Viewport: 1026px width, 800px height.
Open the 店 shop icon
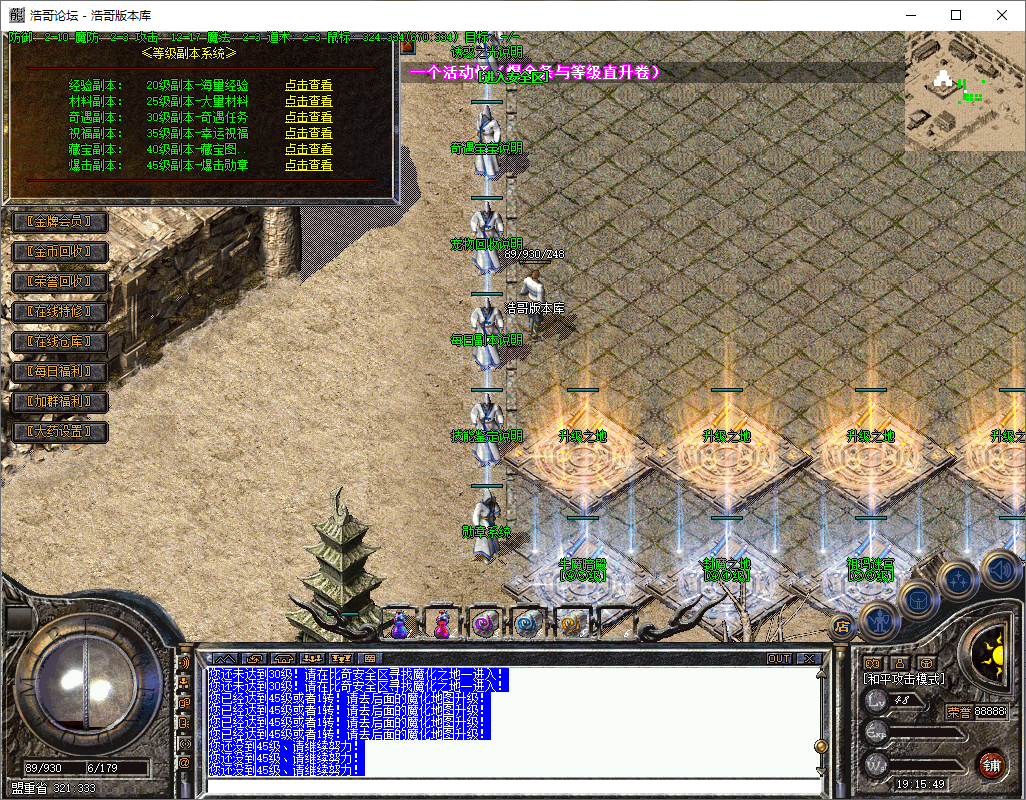click(842, 627)
